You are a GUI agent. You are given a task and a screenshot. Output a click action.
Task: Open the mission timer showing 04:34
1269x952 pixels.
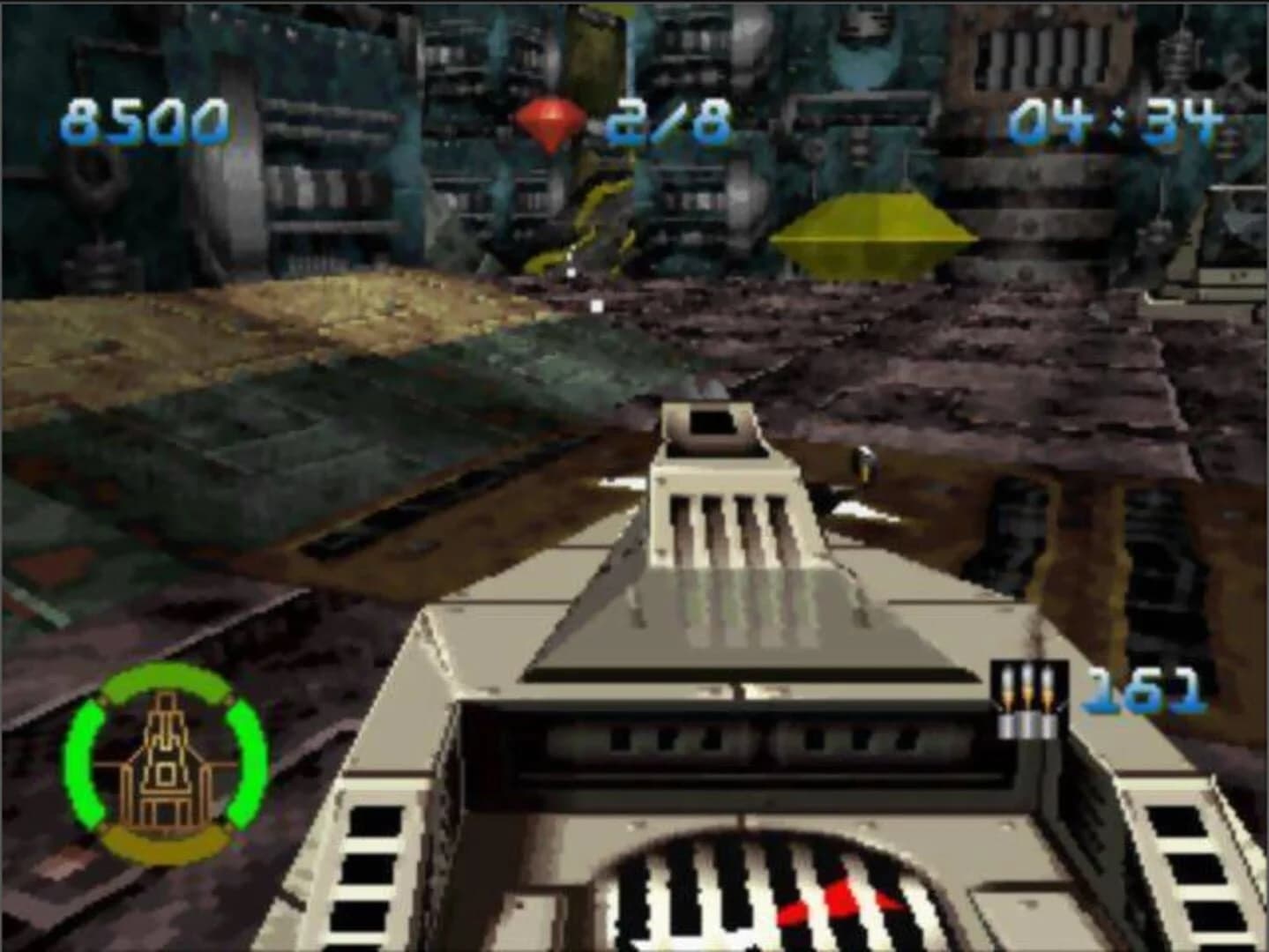click(1114, 123)
